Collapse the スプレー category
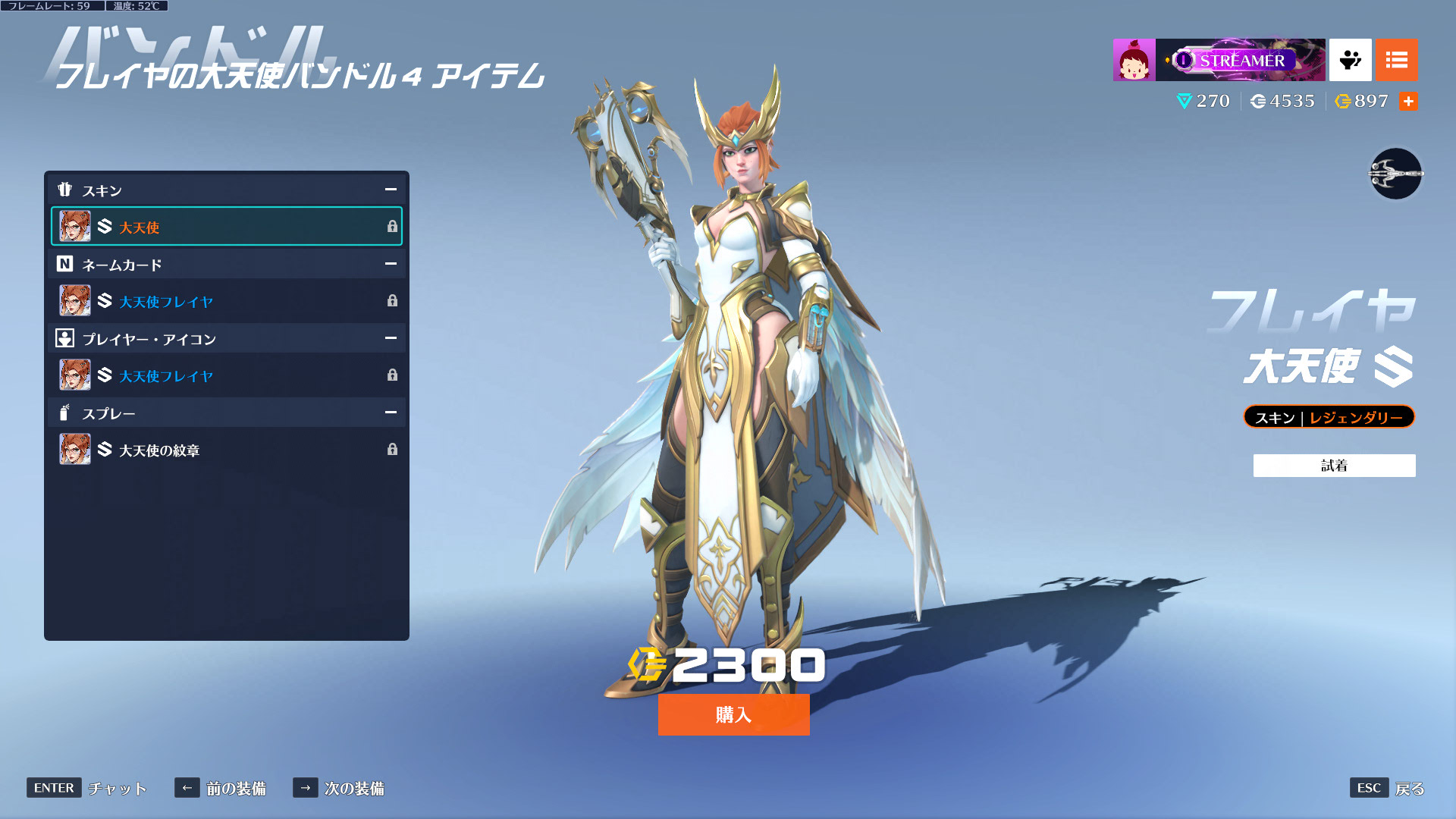Image resolution: width=1456 pixels, height=819 pixels. tap(391, 413)
